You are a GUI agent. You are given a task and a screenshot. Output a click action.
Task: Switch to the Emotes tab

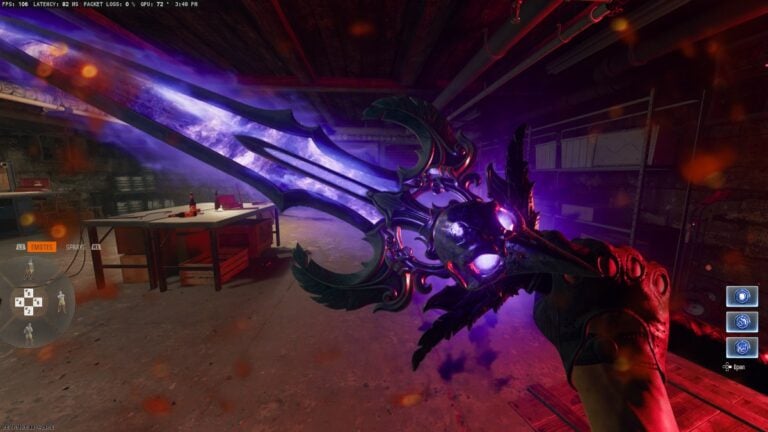pyautogui.click(x=42, y=245)
